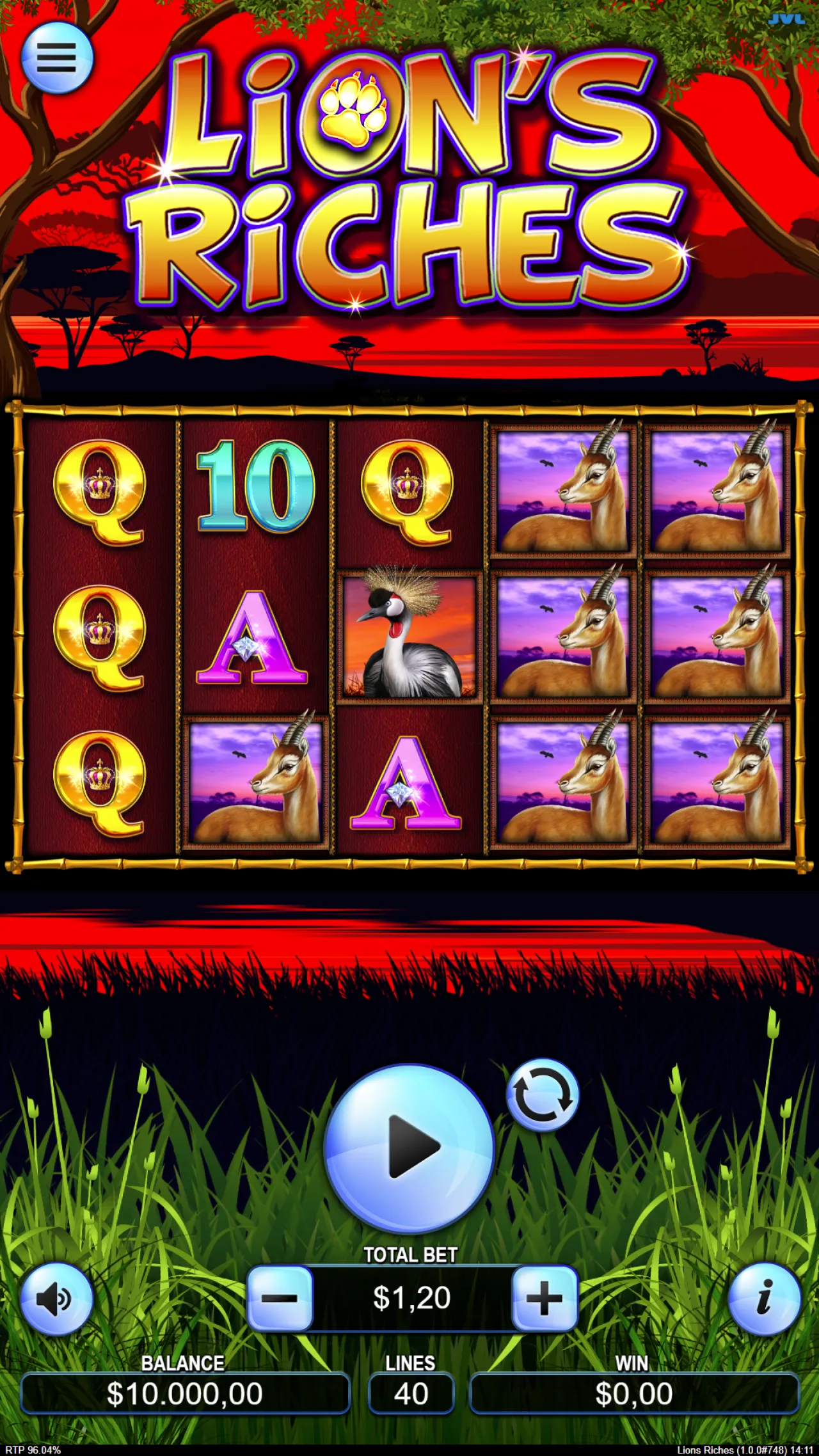The image size is (819, 1456).
Task: Select the total bet amount field
Action: click(x=411, y=1296)
